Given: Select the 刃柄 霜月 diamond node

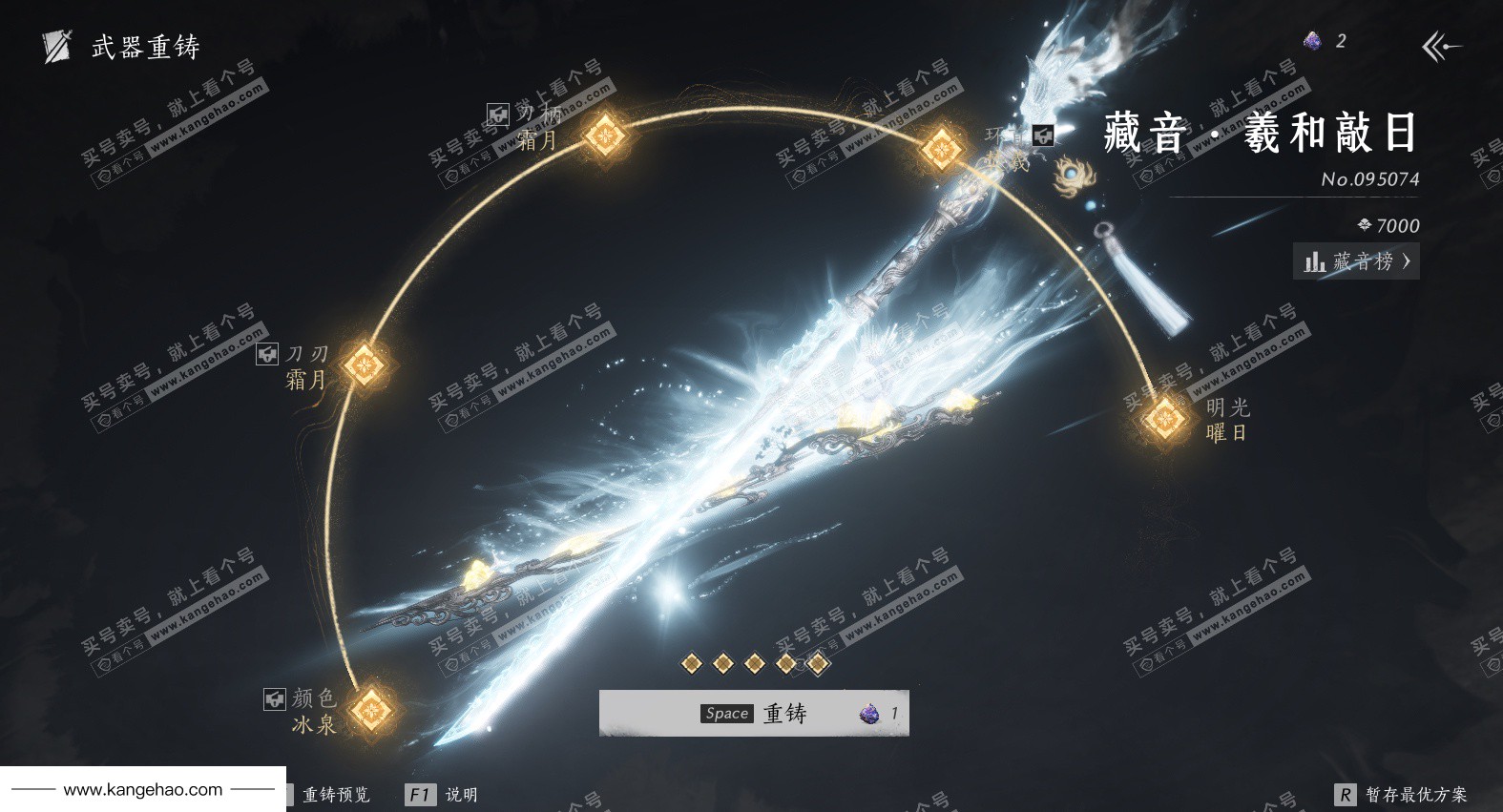Looking at the screenshot, I should (x=604, y=135).
